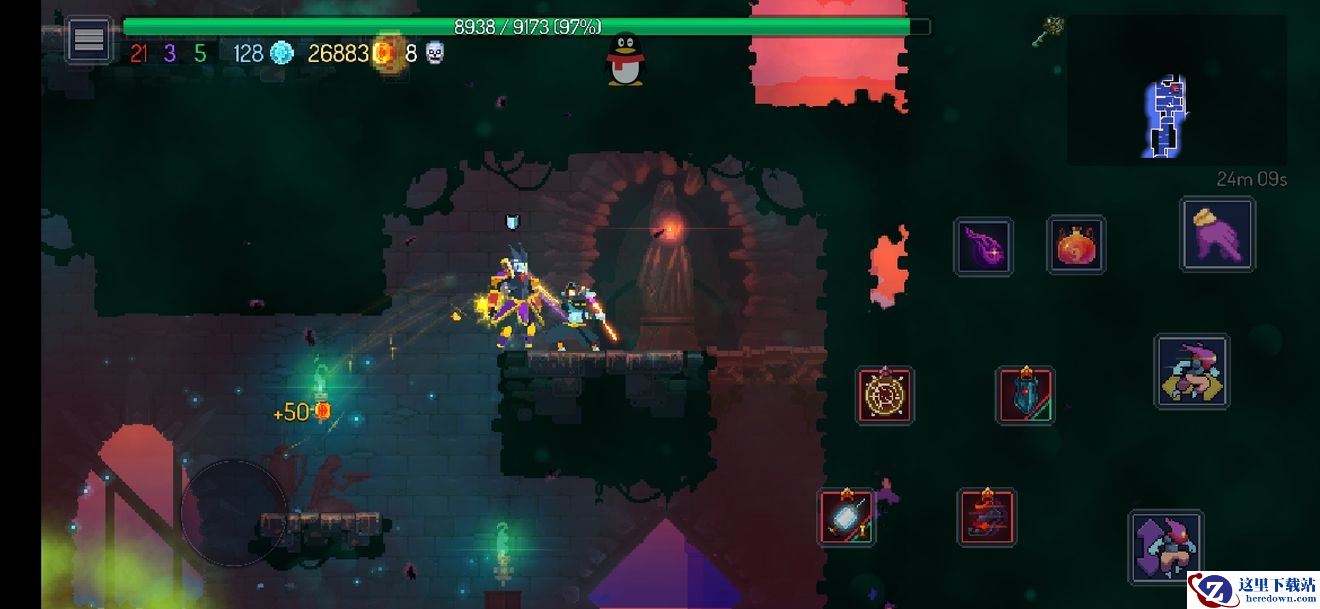Use the golden circular sigil skill
Image resolution: width=1320 pixels, height=609 pixels.
(x=885, y=395)
